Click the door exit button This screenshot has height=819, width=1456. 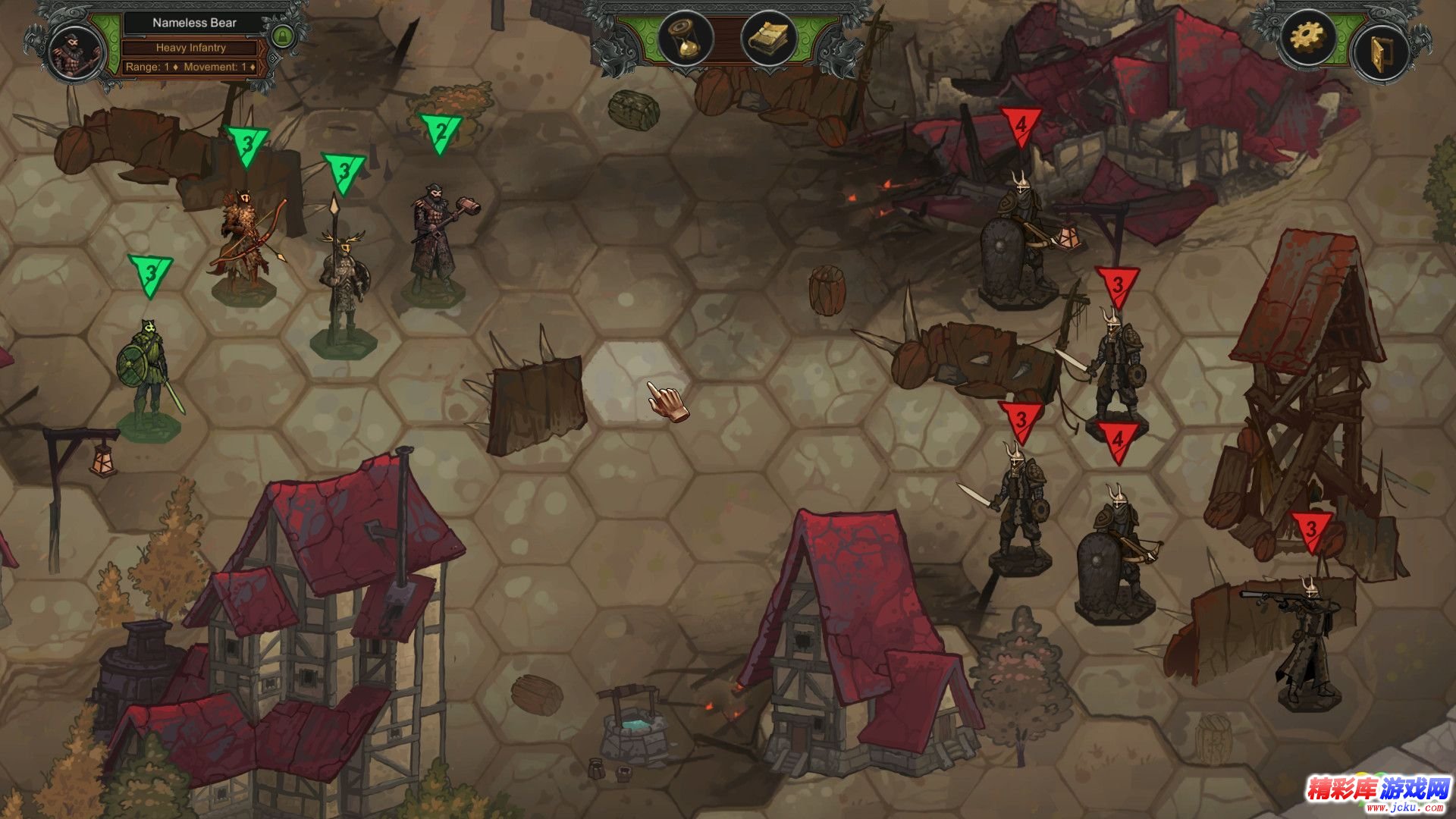click(1379, 52)
